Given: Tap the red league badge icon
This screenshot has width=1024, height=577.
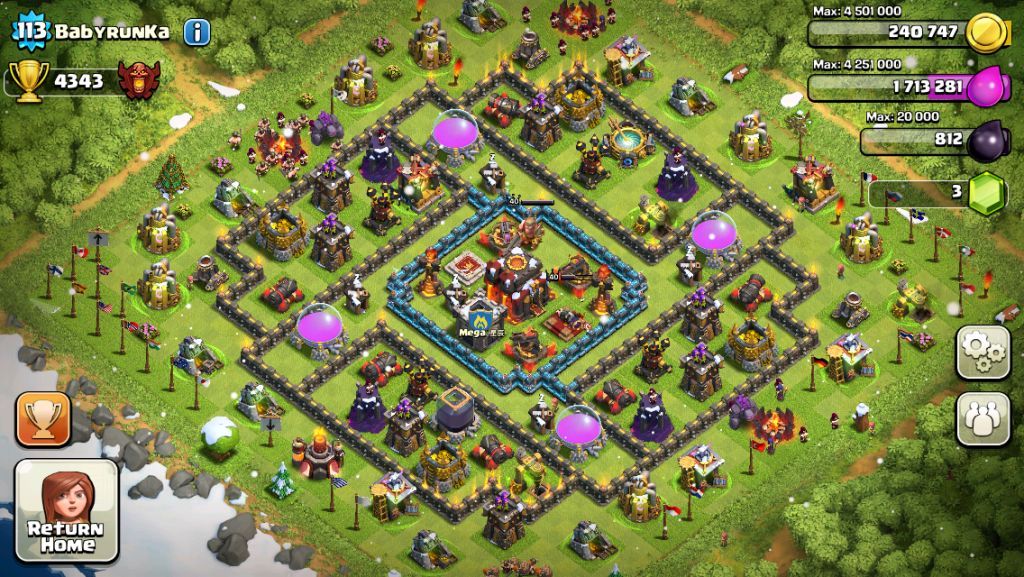Looking at the screenshot, I should [x=139, y=81].
